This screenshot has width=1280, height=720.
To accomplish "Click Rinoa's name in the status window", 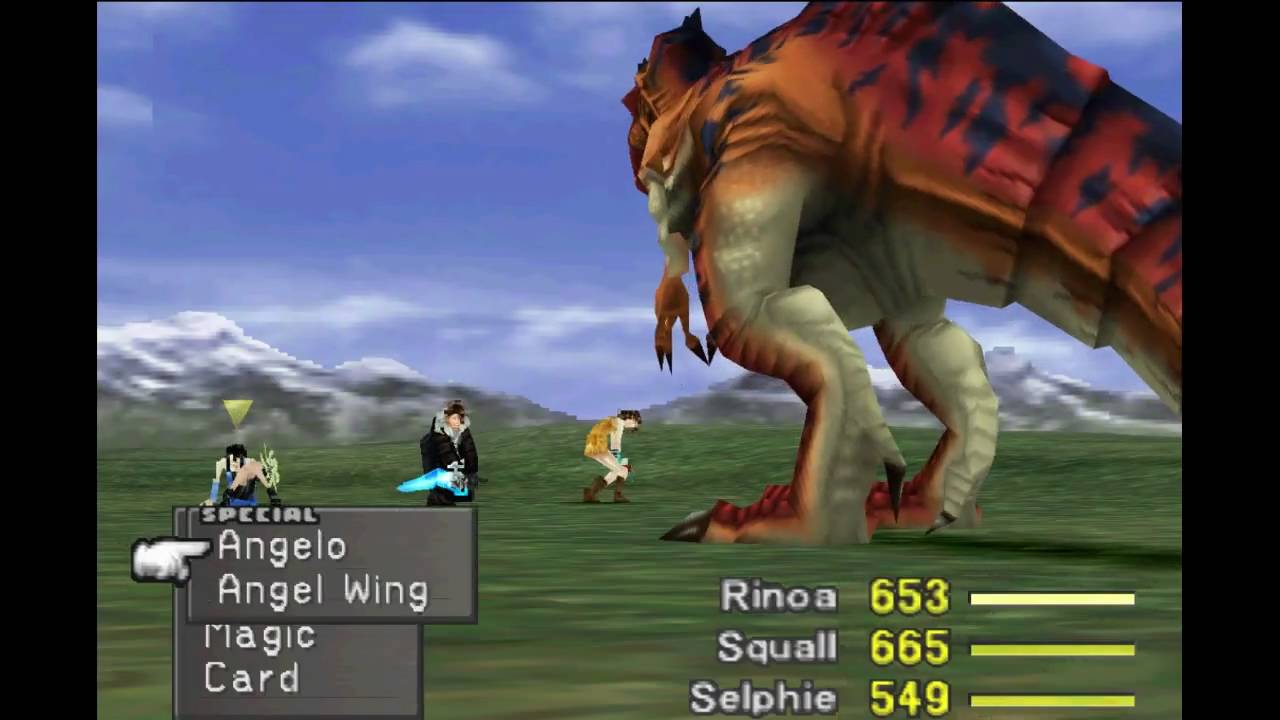I will point(780,597).
